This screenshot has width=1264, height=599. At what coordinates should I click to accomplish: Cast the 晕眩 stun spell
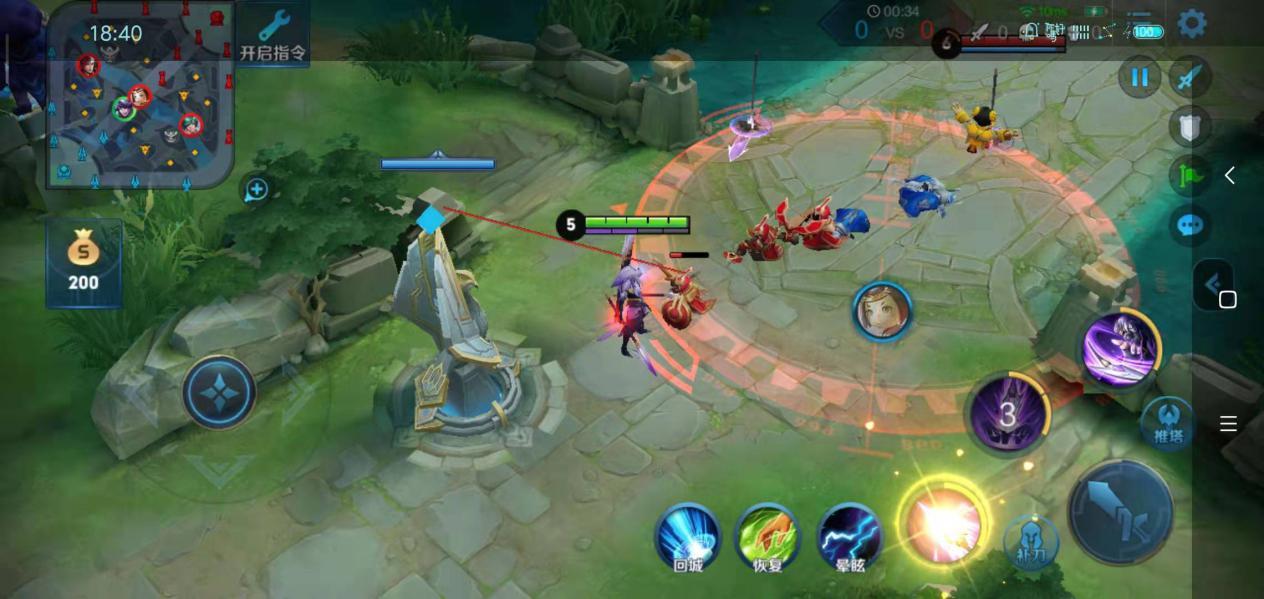[x=849, y=537]
